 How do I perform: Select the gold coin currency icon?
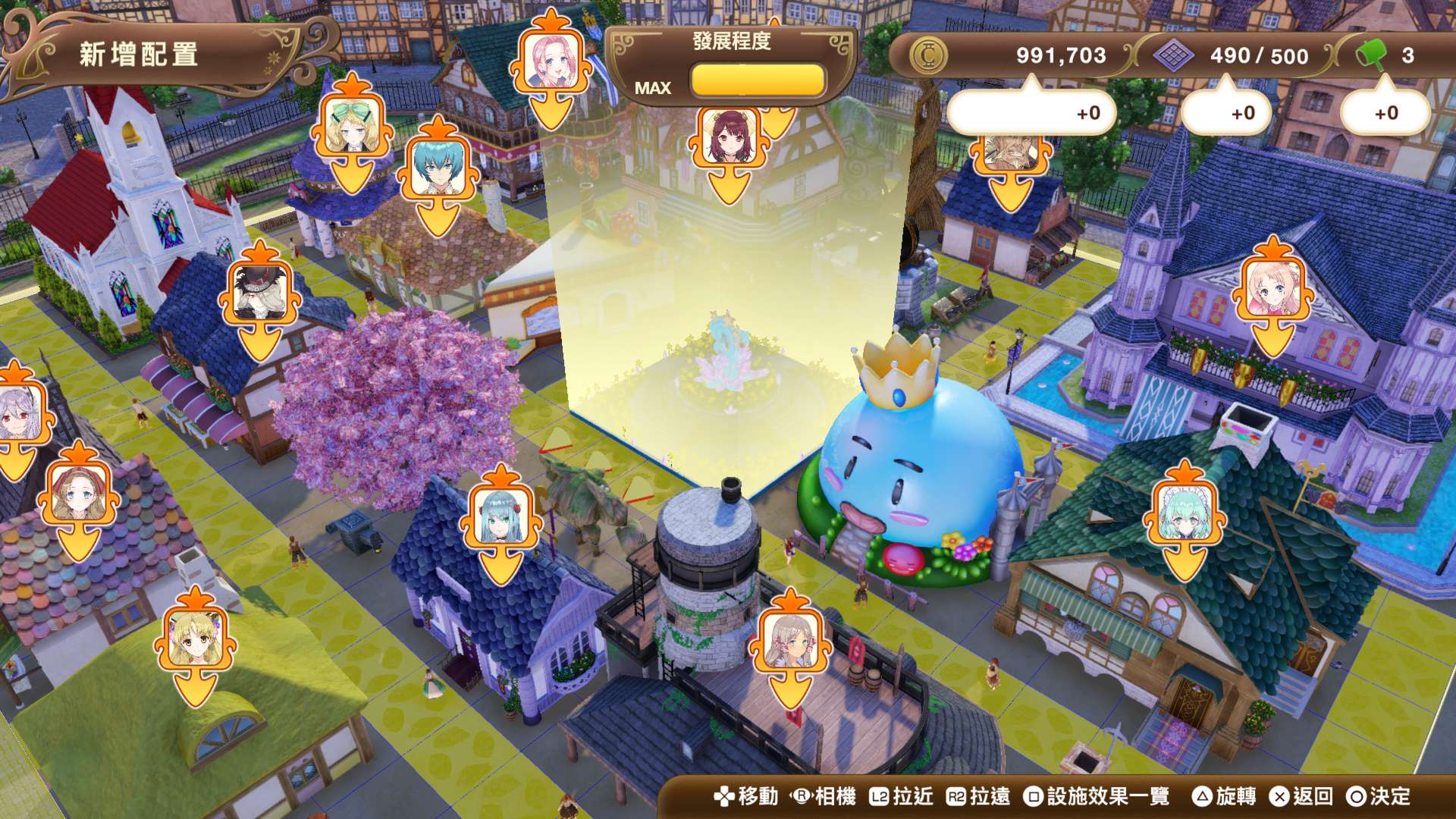click(x=930, y=53)
